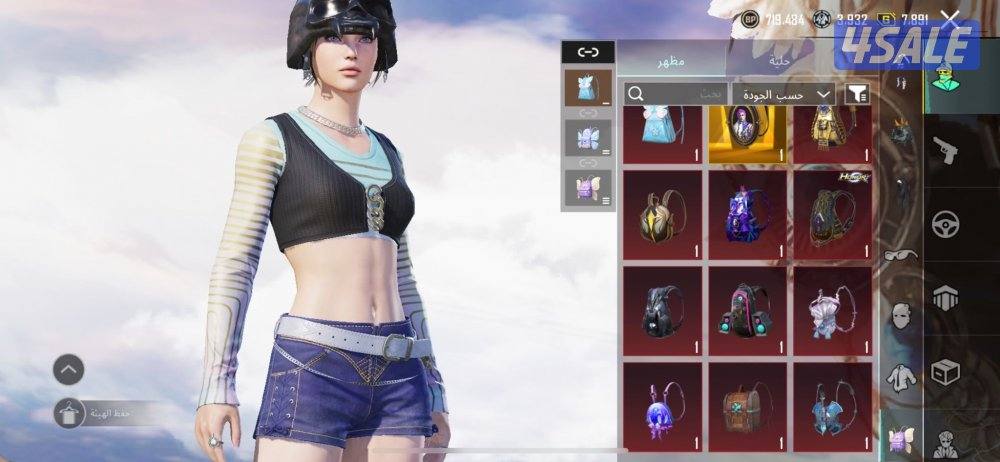Save outfit with the hanger button
Image resolution: width=1000 pixels, height=462 pixels.
pos(69,413)
